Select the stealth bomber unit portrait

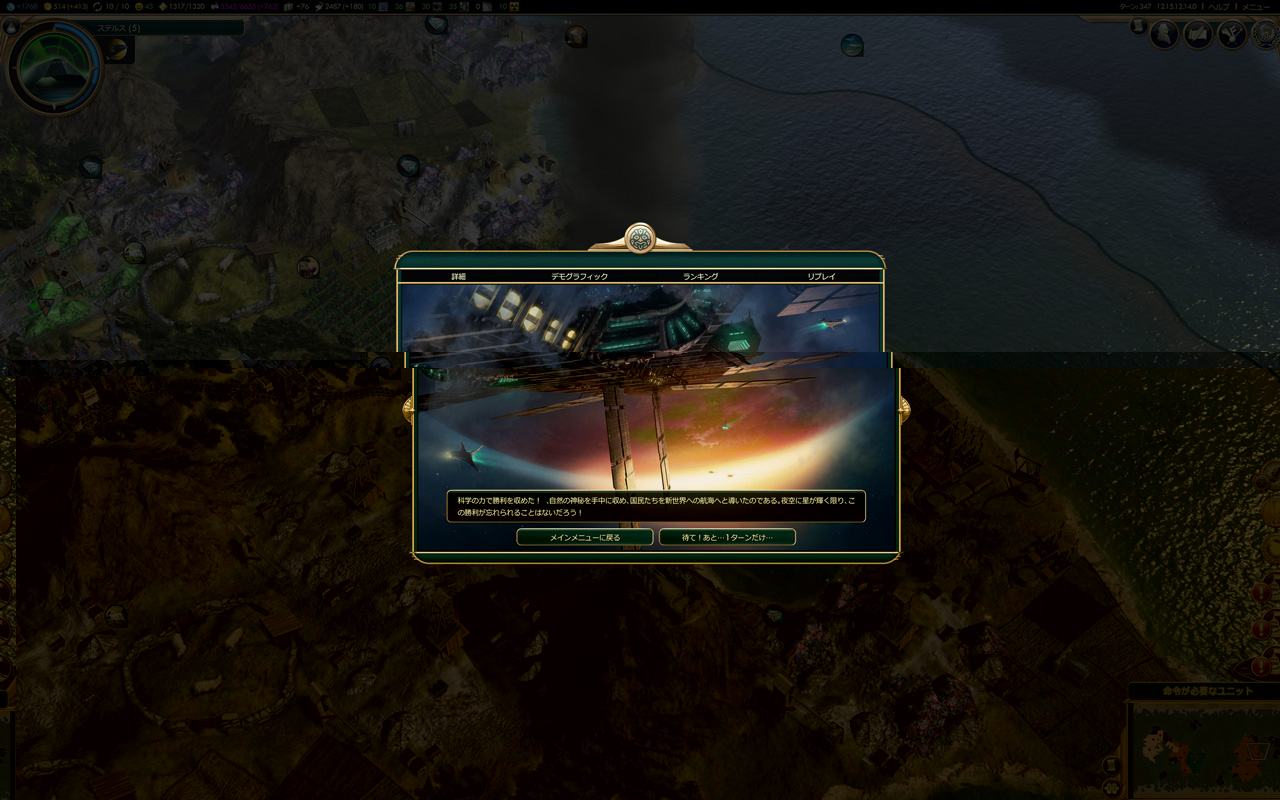point(53,67)
